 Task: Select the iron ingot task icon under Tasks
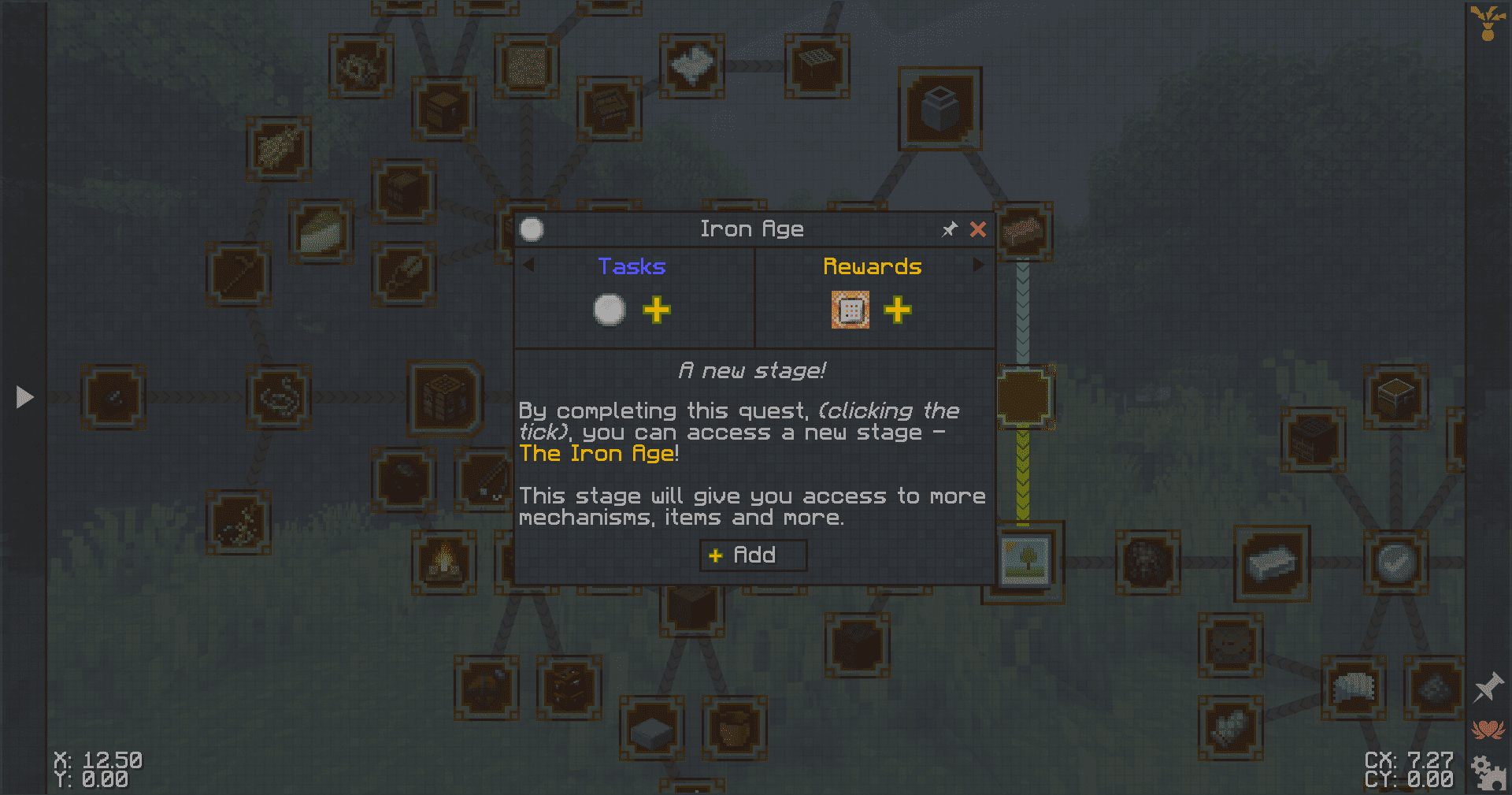[607, 310]
